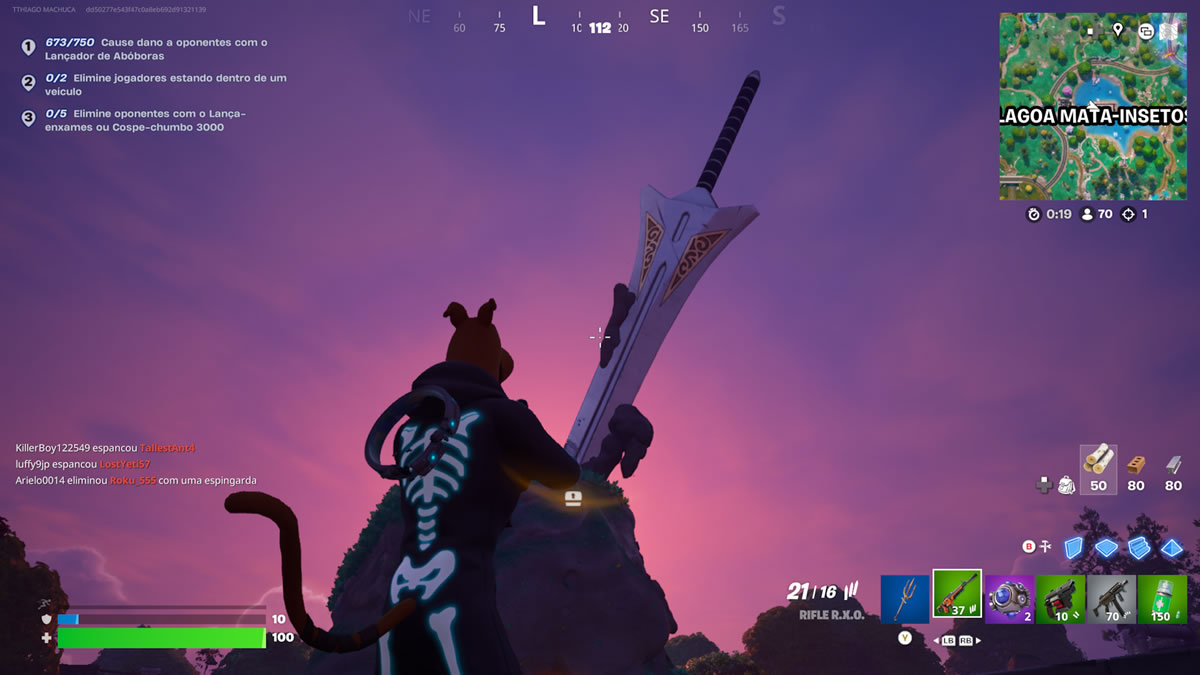Open the backpack inventory icon
The image size is (1200, 675).
1067,485
